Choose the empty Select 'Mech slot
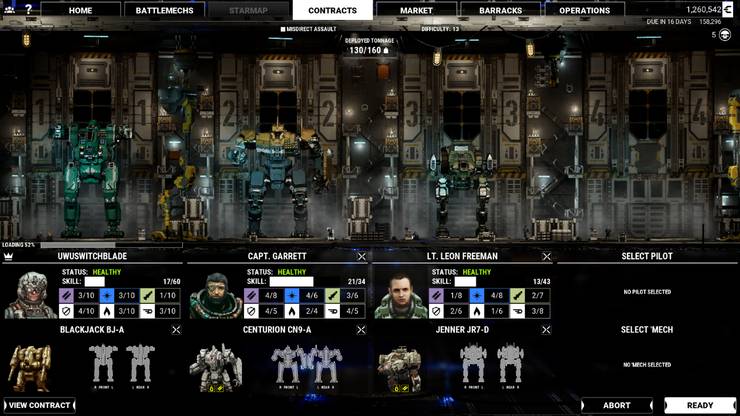Viewport: 740px width, 416px height. click(x=647, y=364)
